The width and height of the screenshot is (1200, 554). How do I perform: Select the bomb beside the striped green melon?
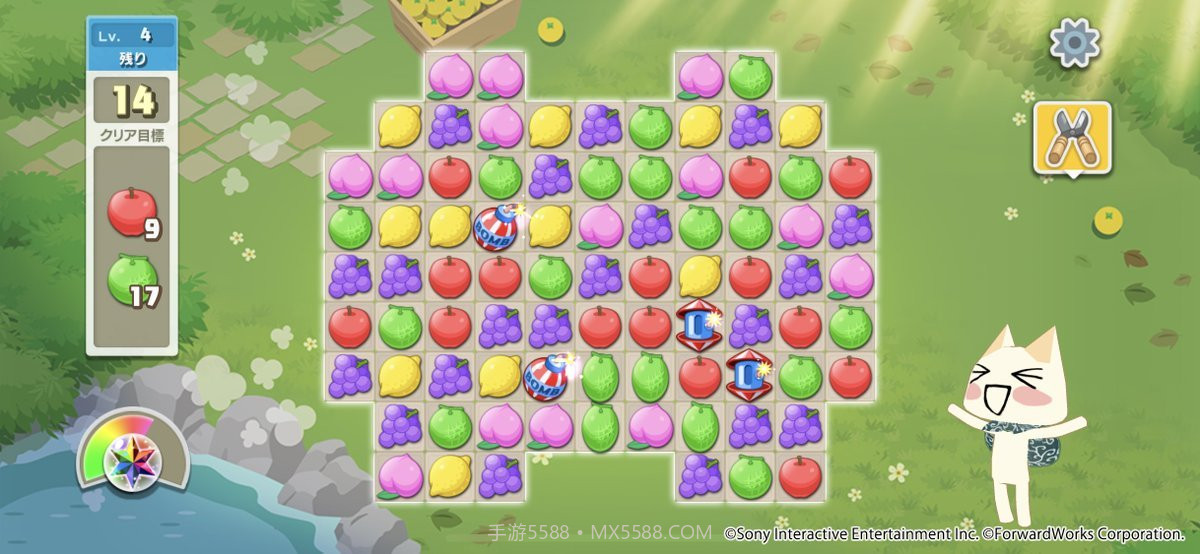(x=548, y=376)
